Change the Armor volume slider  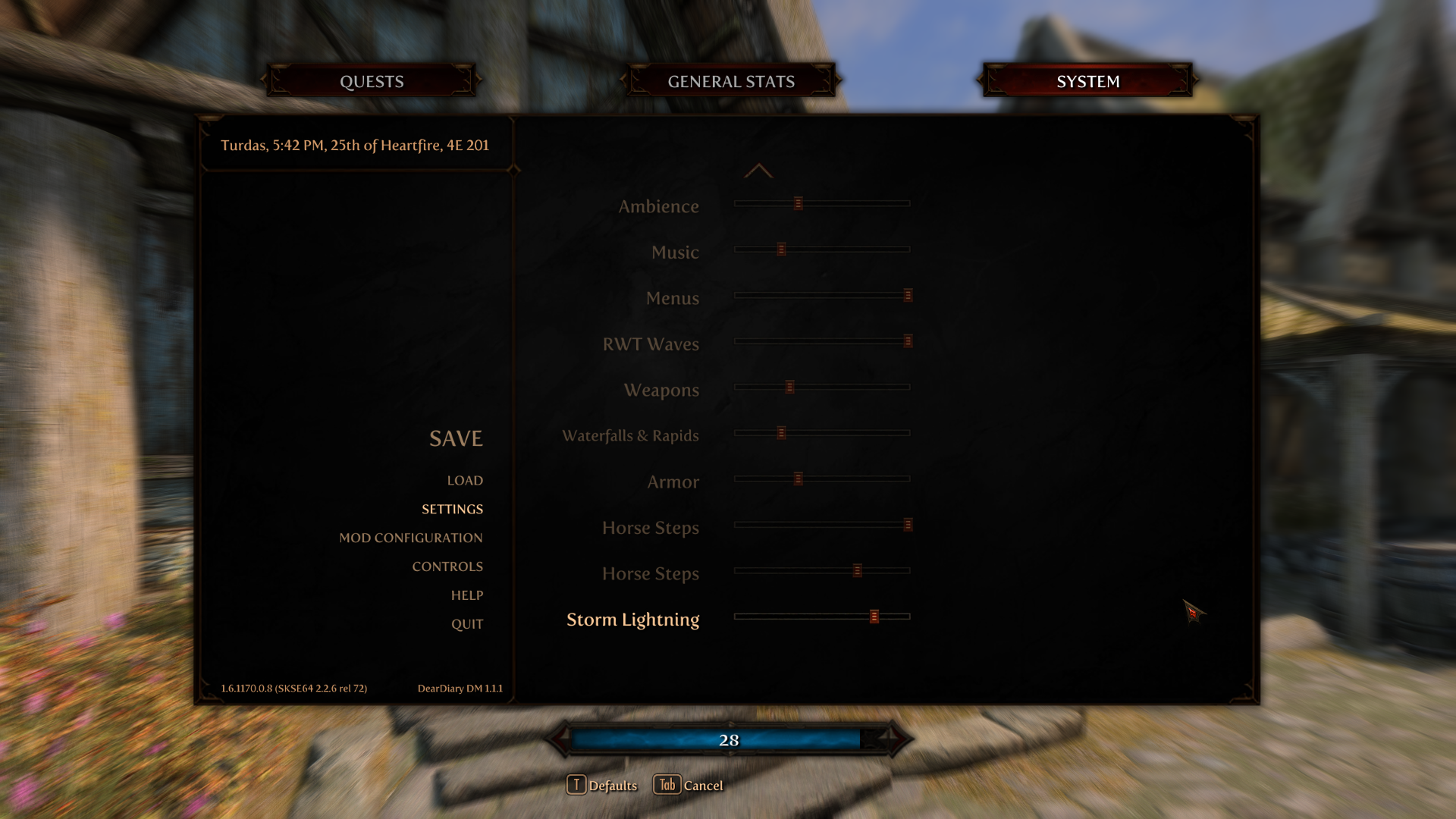click(798, 479)
